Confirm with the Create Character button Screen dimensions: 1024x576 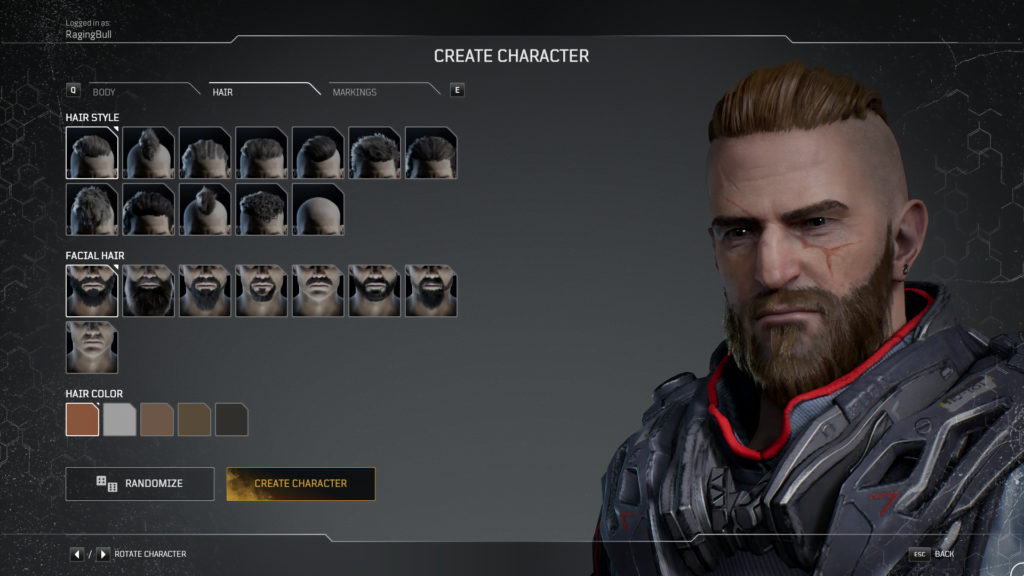click(x=301, y=483)
